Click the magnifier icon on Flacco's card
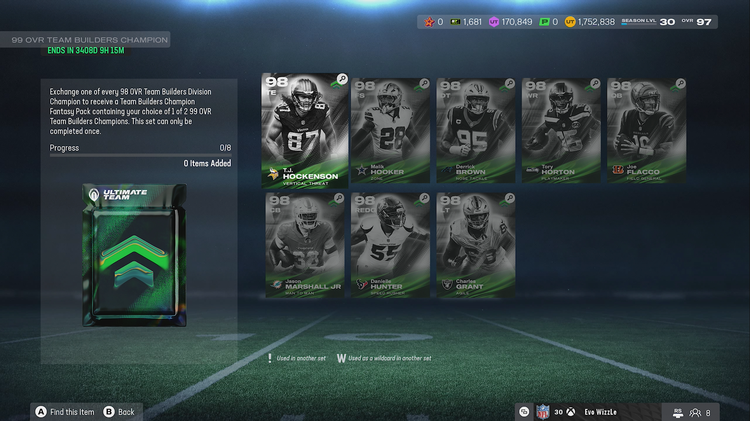This screenshot has width=750, height=421. pos(681,84)
